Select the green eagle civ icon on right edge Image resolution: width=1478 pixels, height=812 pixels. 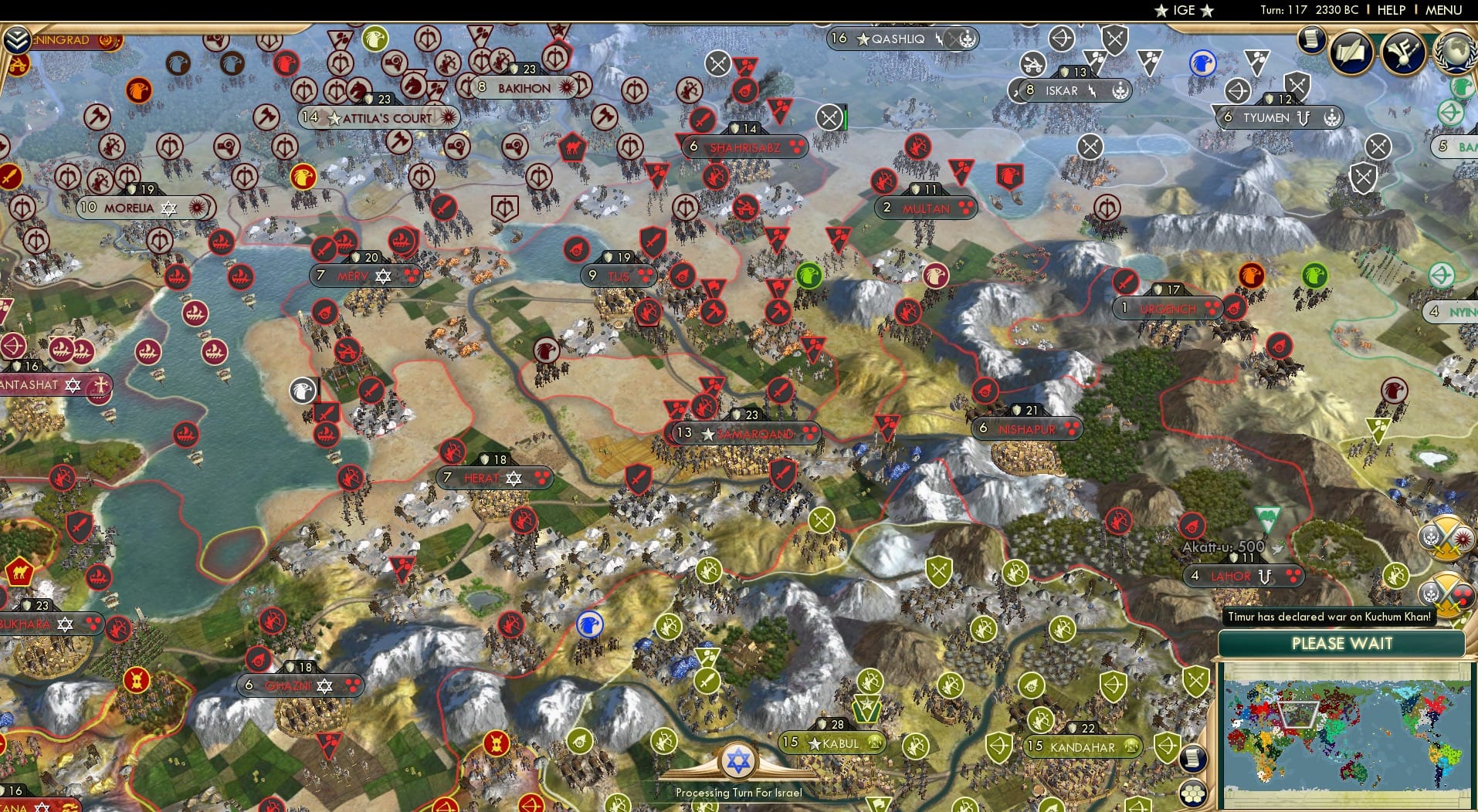coord(1462,86)
